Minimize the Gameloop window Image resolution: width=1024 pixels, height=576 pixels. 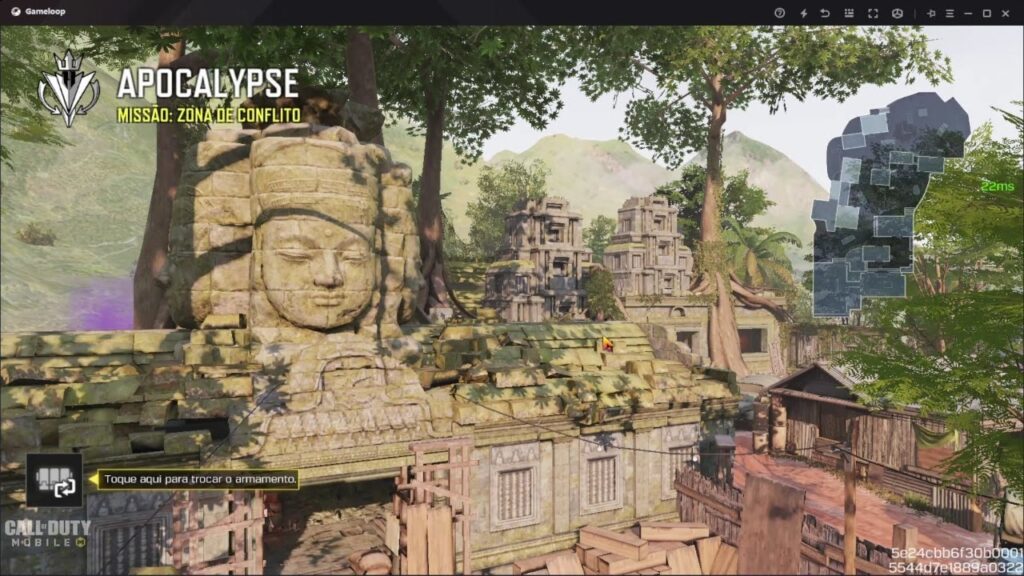pos(968,13)
